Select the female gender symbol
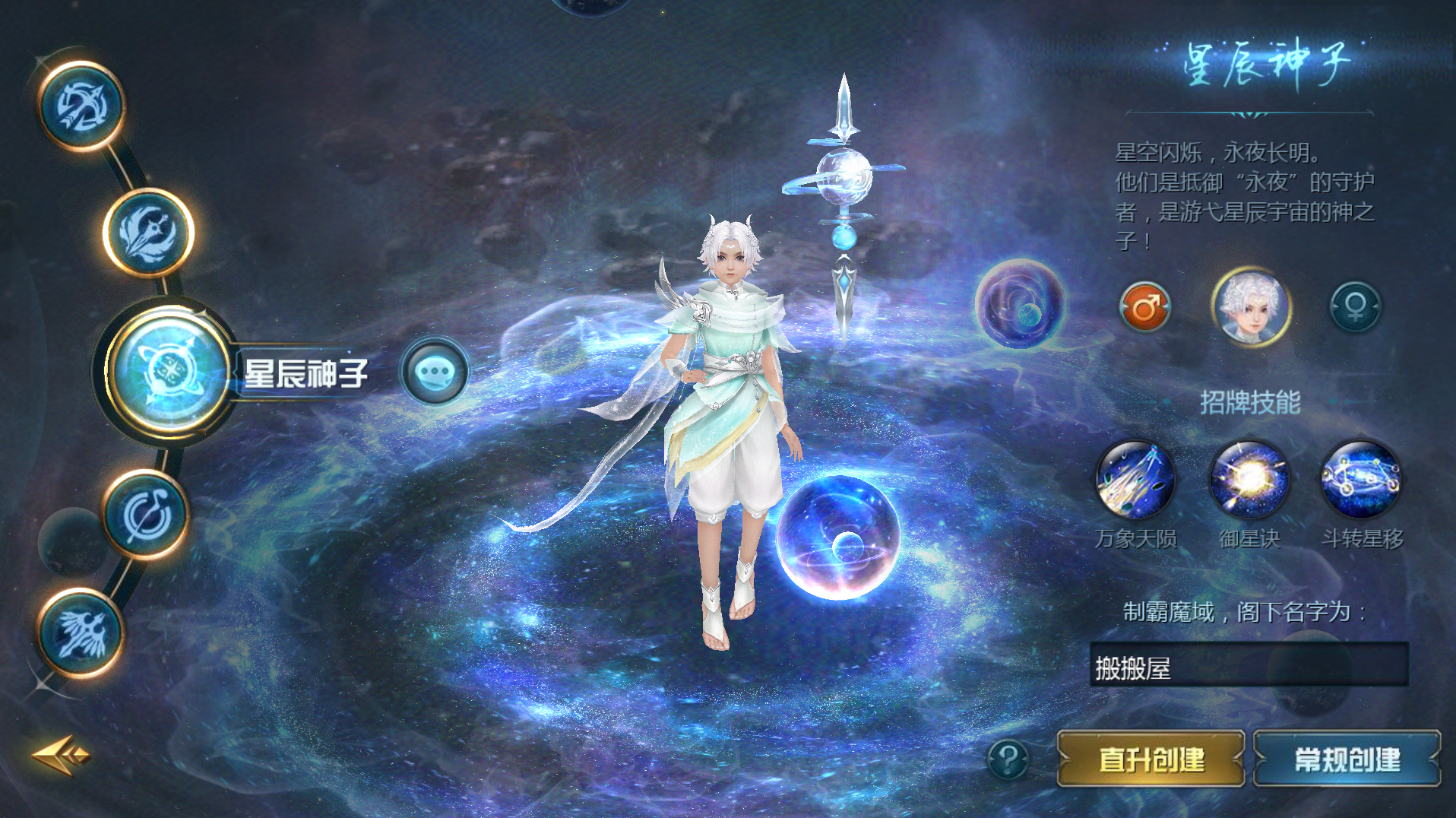 point(1355,307)
